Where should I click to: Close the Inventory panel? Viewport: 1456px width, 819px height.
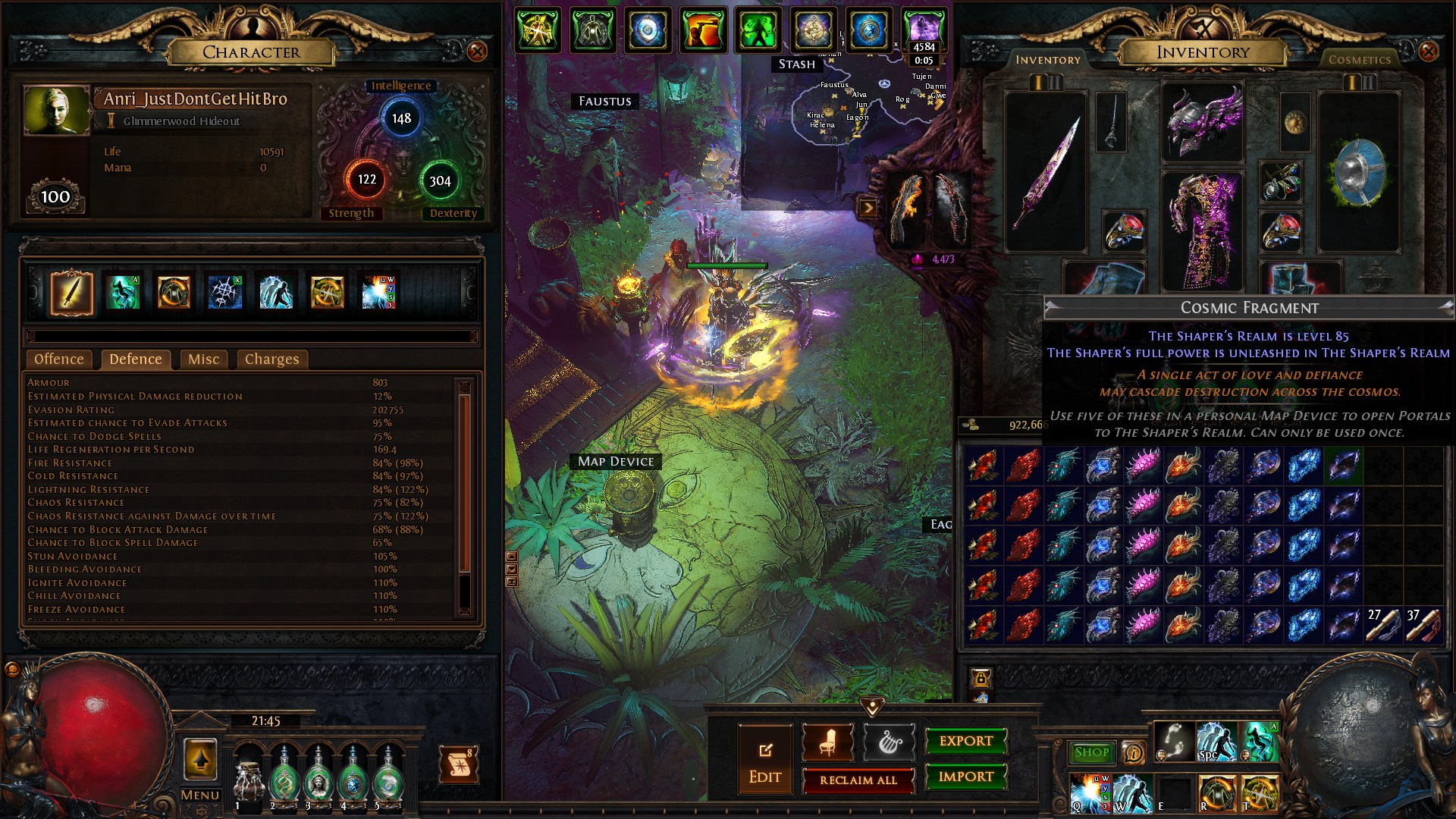1428,52
